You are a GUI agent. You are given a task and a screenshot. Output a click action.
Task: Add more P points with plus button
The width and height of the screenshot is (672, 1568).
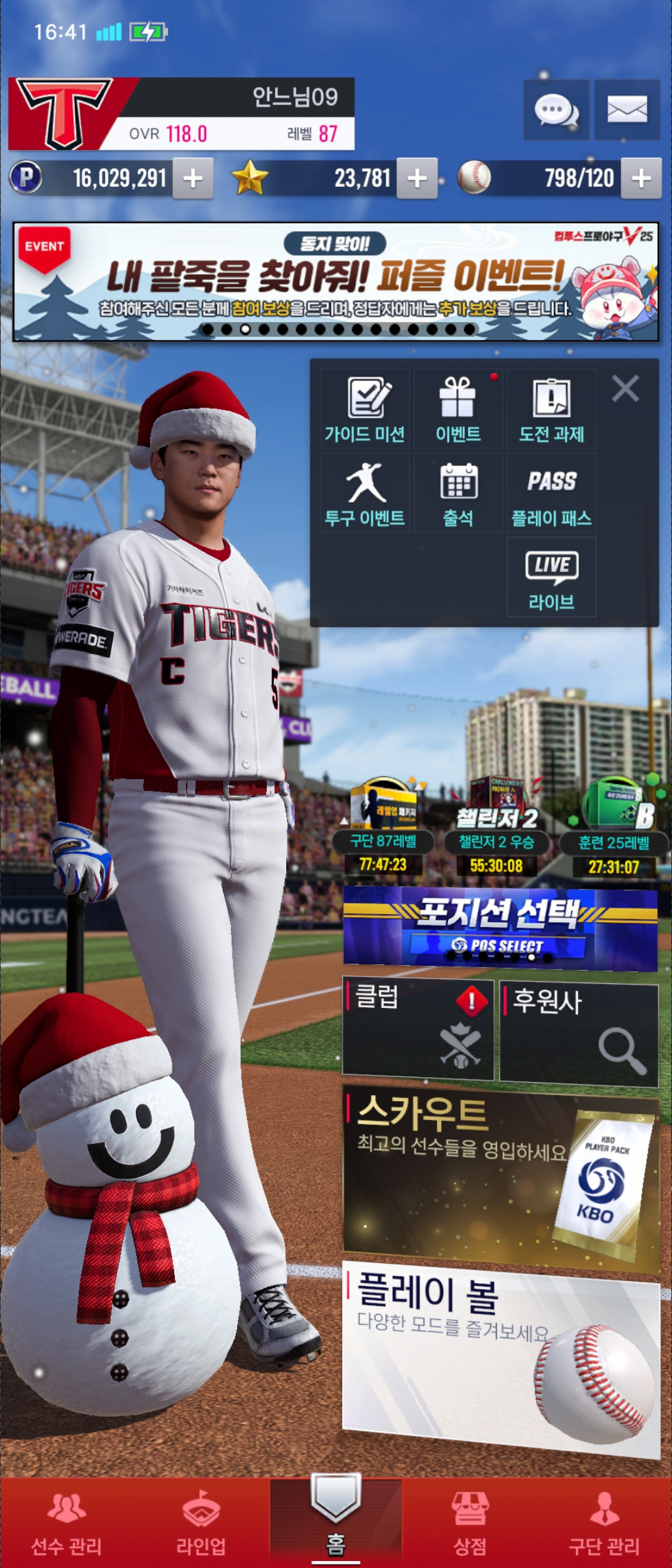[x=193, y=179]
